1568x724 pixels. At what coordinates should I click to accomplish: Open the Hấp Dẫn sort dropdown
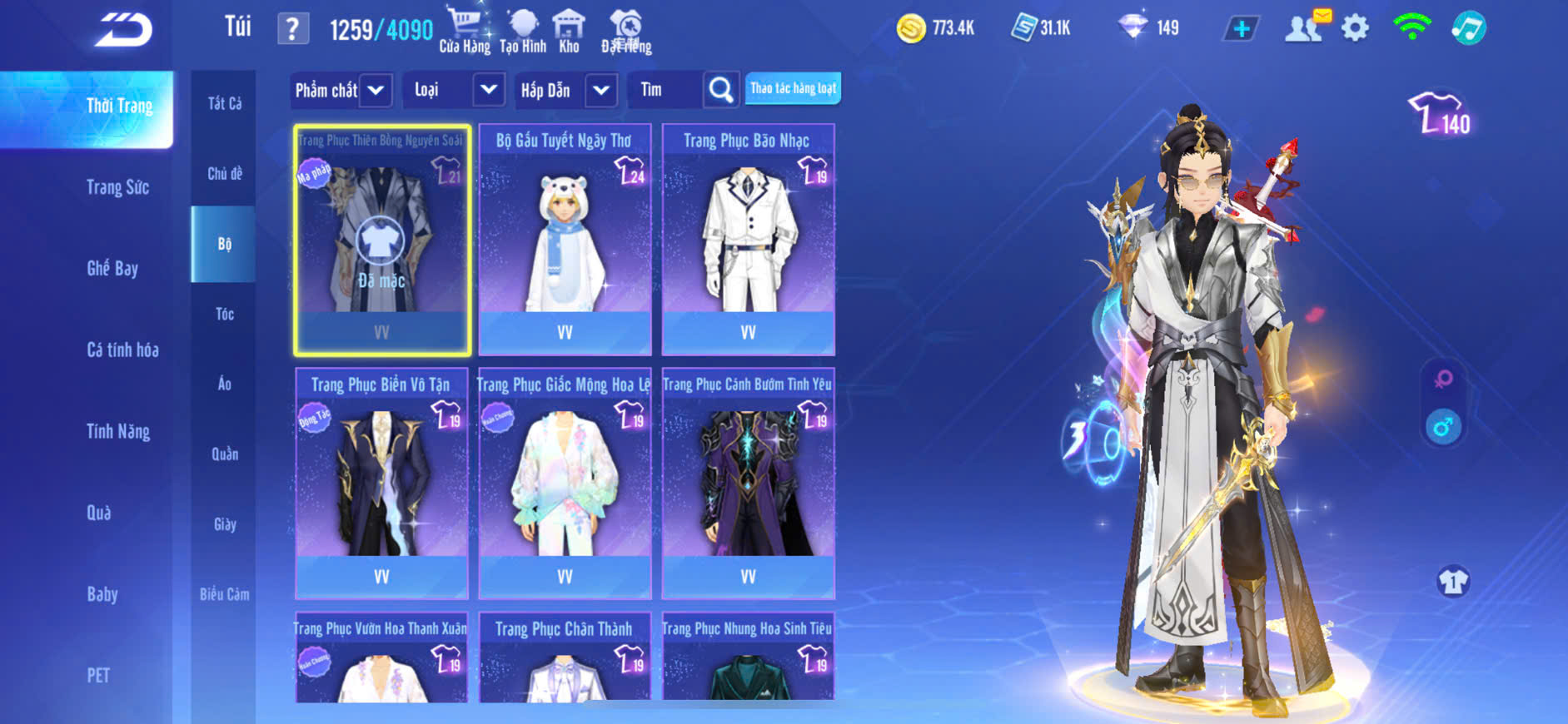pyautogui.click(x=566, y=90)
